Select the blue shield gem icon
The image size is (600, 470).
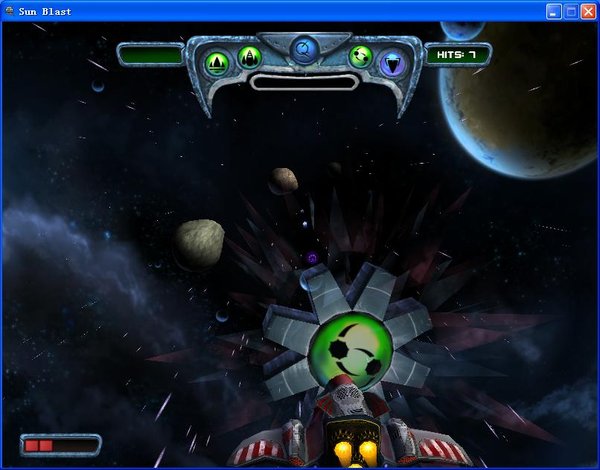392,62
